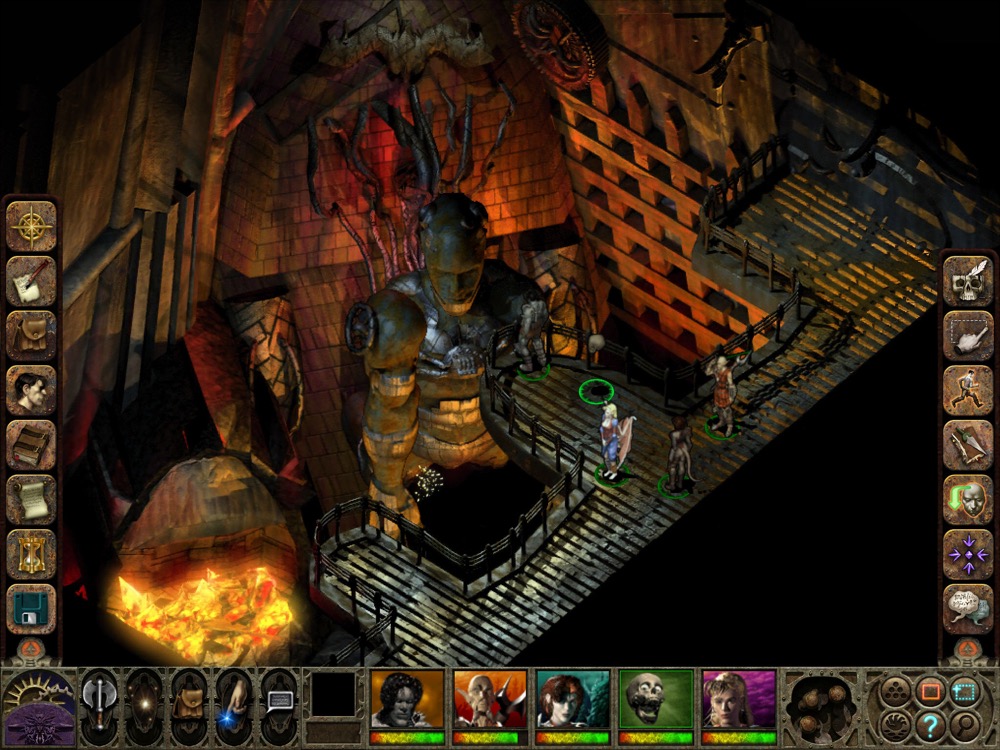Open the floppy disk save options
Image resolution: width=1000 pixels, height=750 pixels.
pyautogui.click(x=31, y=608)
